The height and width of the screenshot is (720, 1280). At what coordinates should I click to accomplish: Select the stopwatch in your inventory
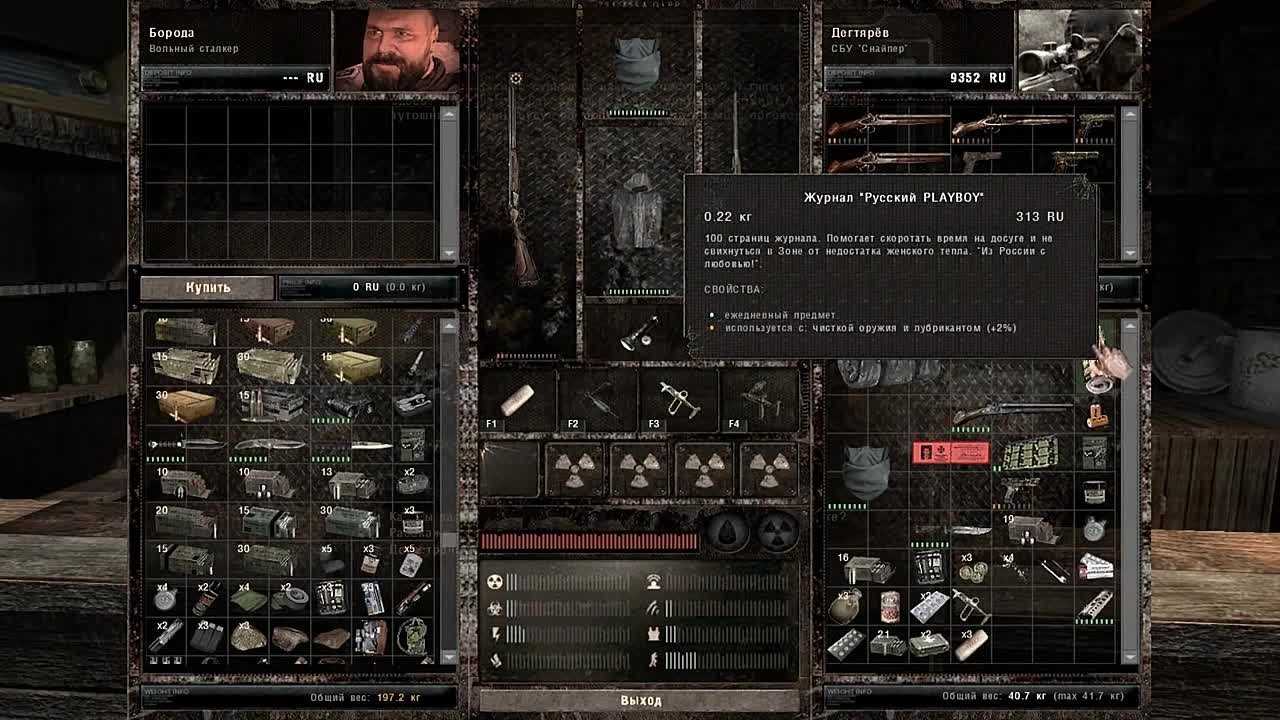pyautogui.click(x=1094, y=530)
